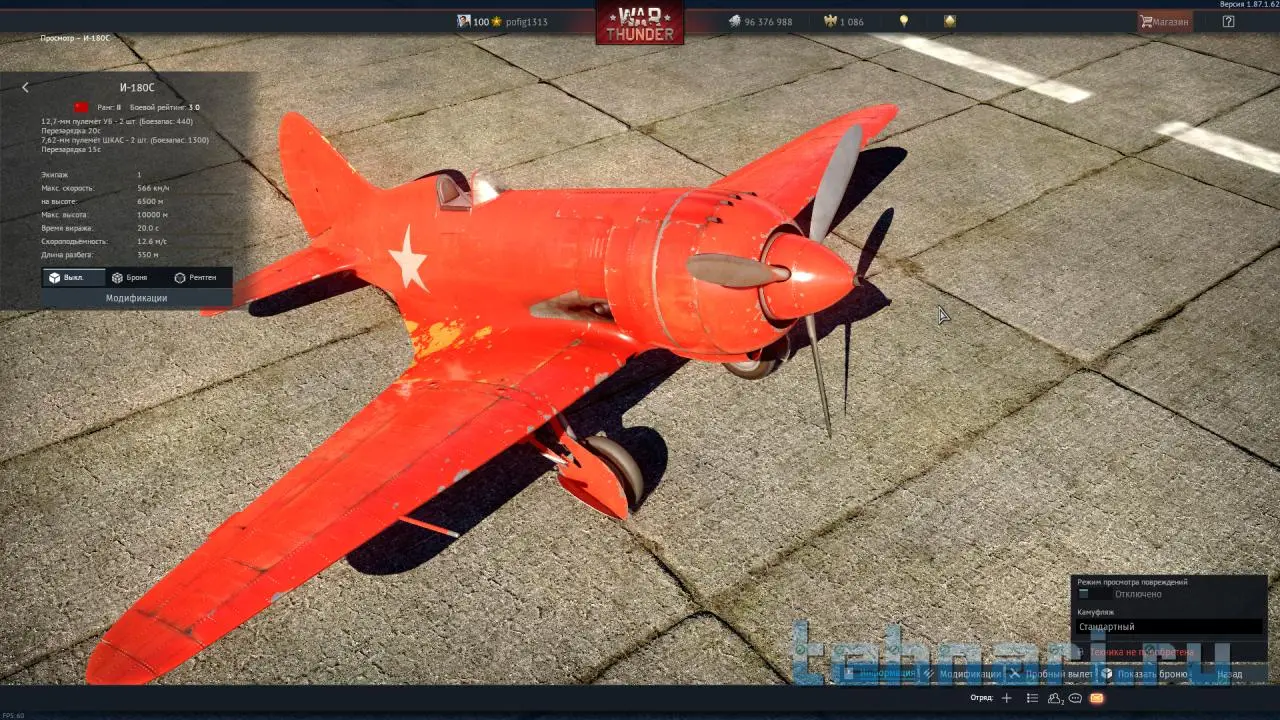Open the orange mail envelope
1280x720 pixels.
1097,698
